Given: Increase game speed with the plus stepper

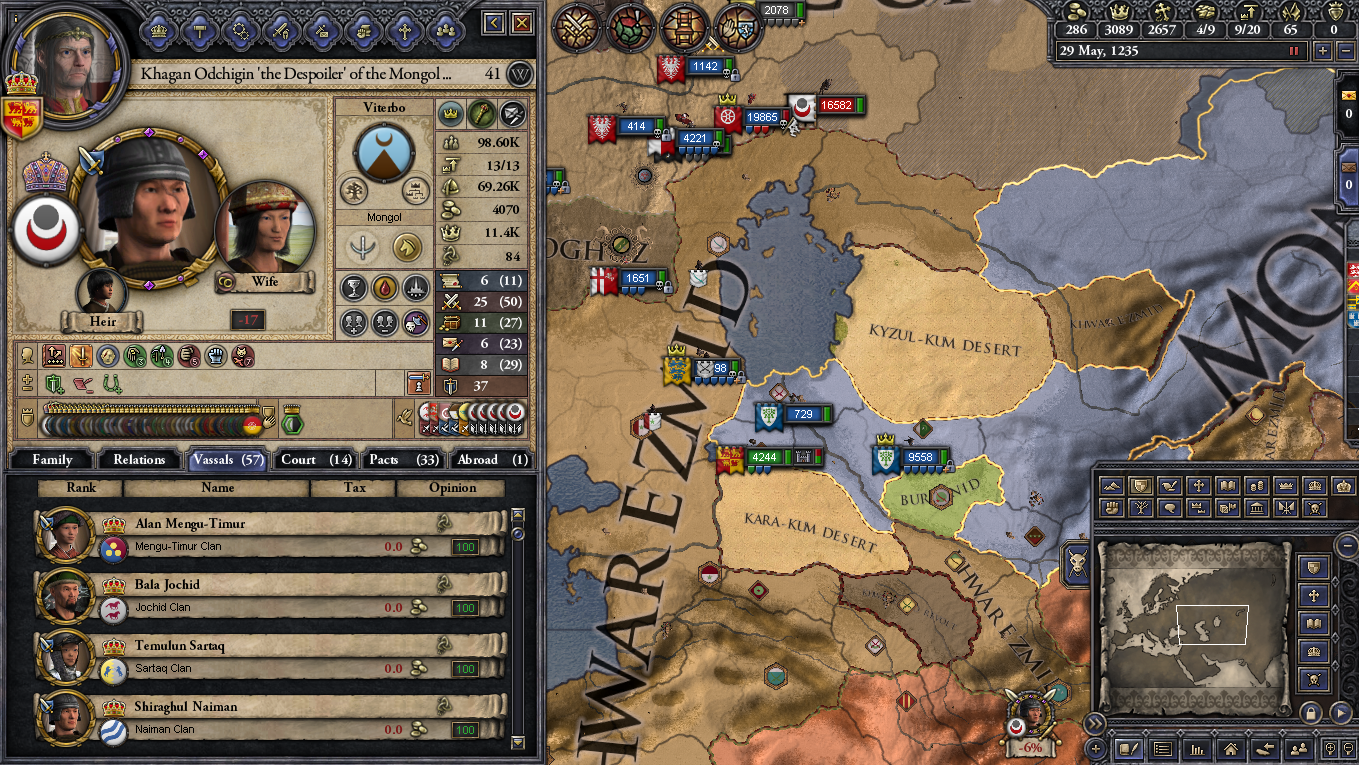Looking at the screenshot, I should point(1323,51).
